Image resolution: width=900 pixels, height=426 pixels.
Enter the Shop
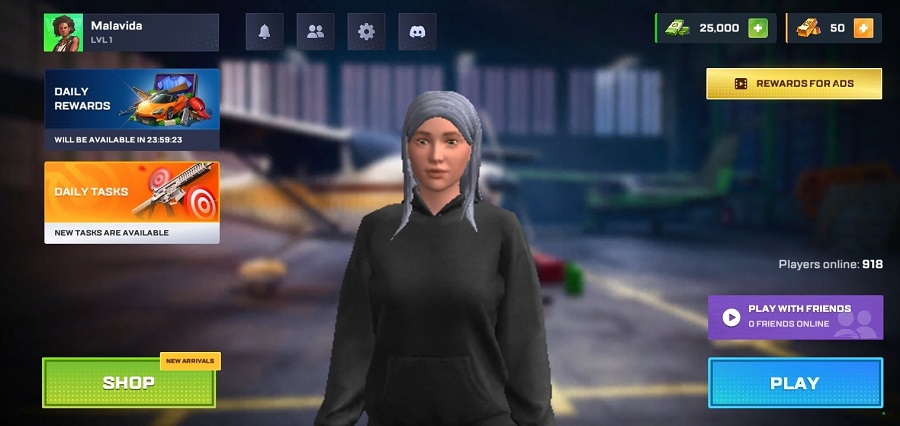(129, 382)
